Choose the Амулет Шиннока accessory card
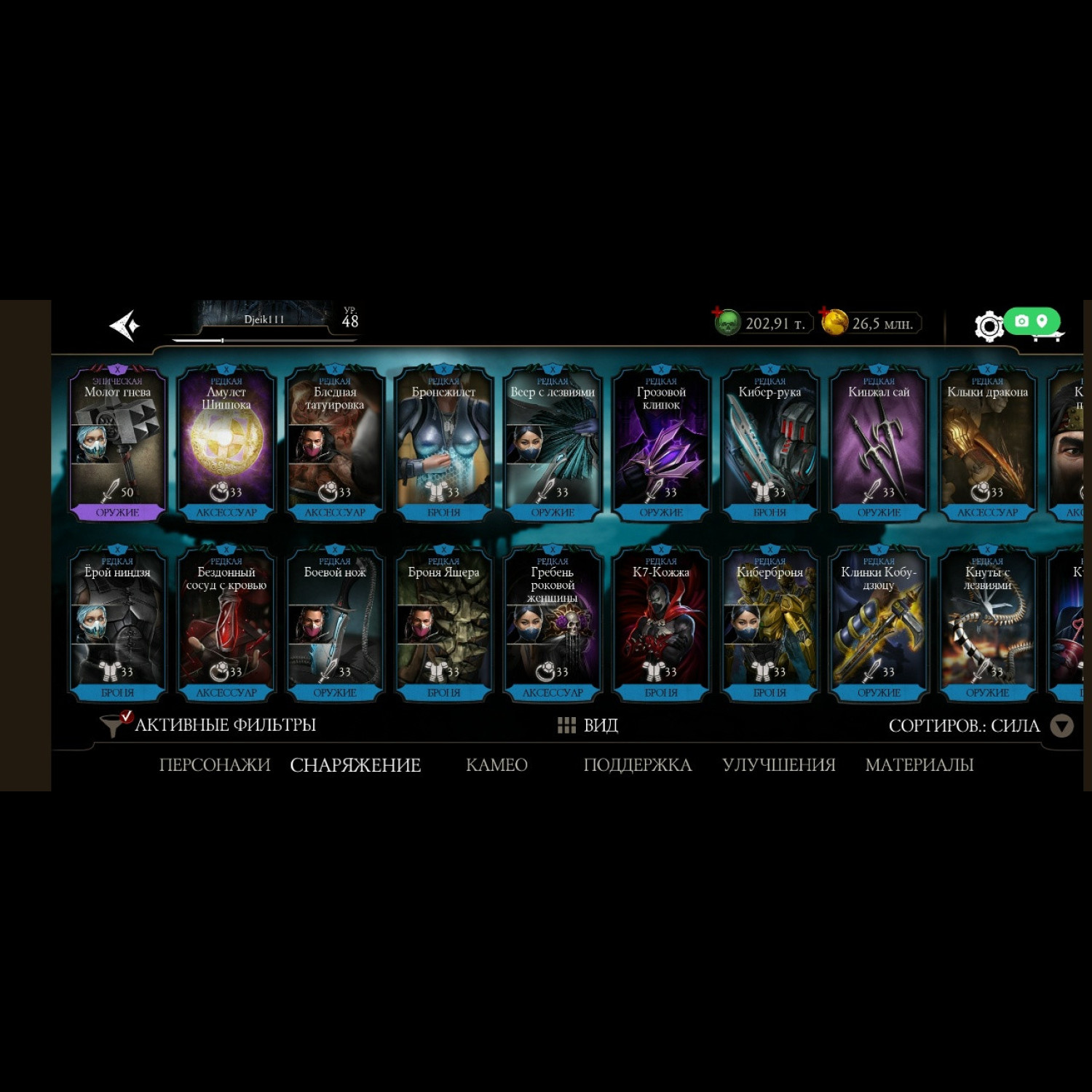Viewport: 1092px width, 1092px height. pos(226,443)
